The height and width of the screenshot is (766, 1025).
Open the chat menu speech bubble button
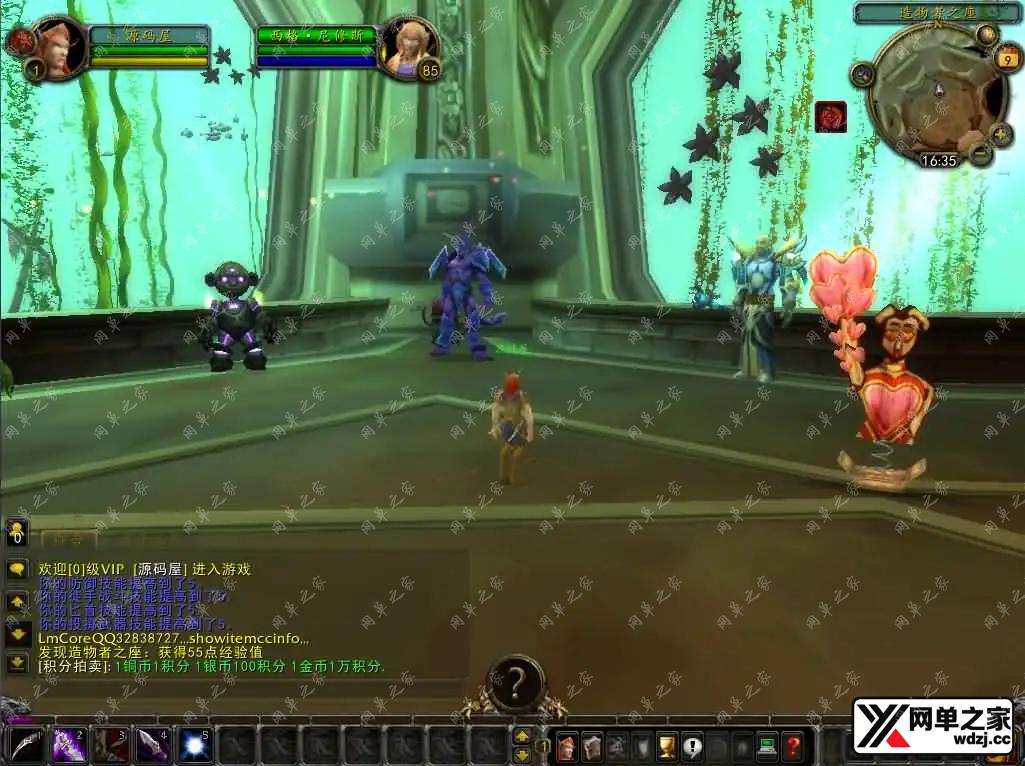pos(17,569)
